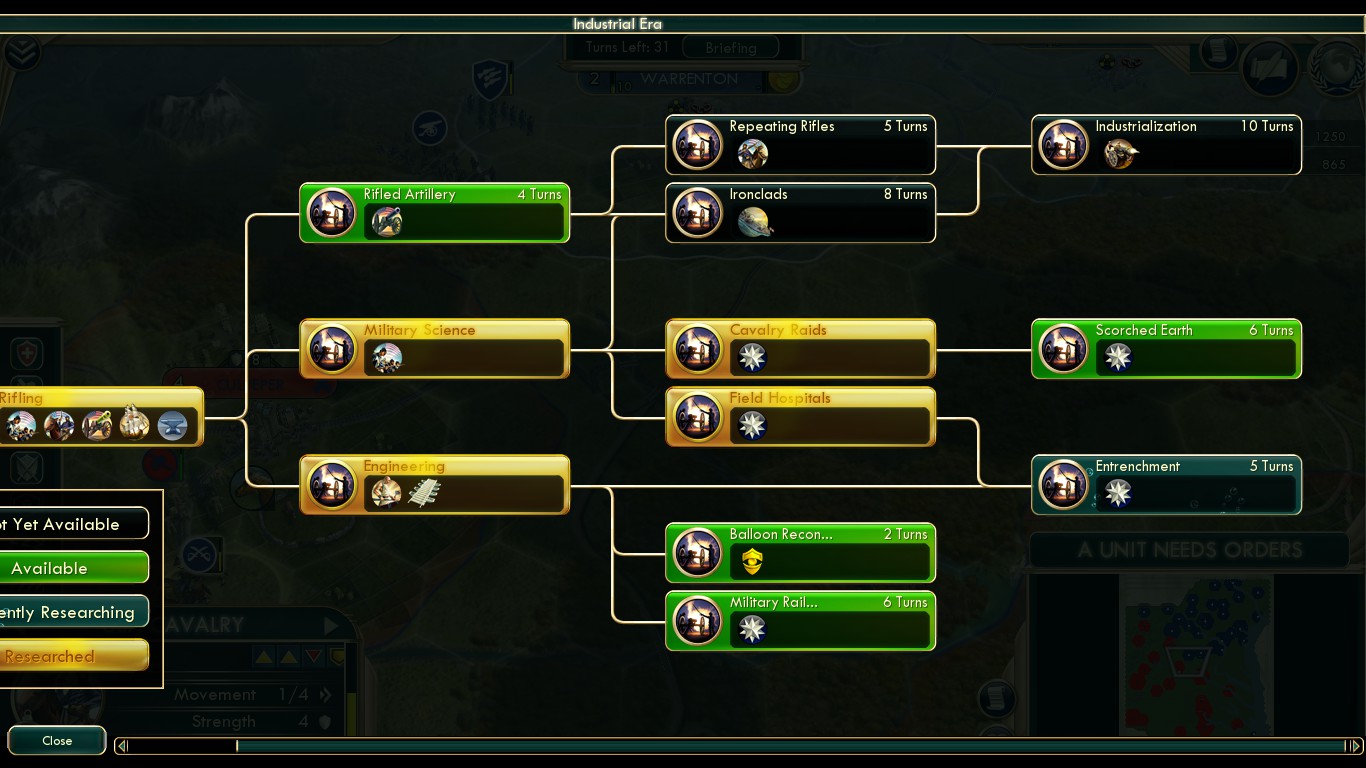Click the scrollbar's right arrow
1366x768 pixels.
tap(1354, 746)
